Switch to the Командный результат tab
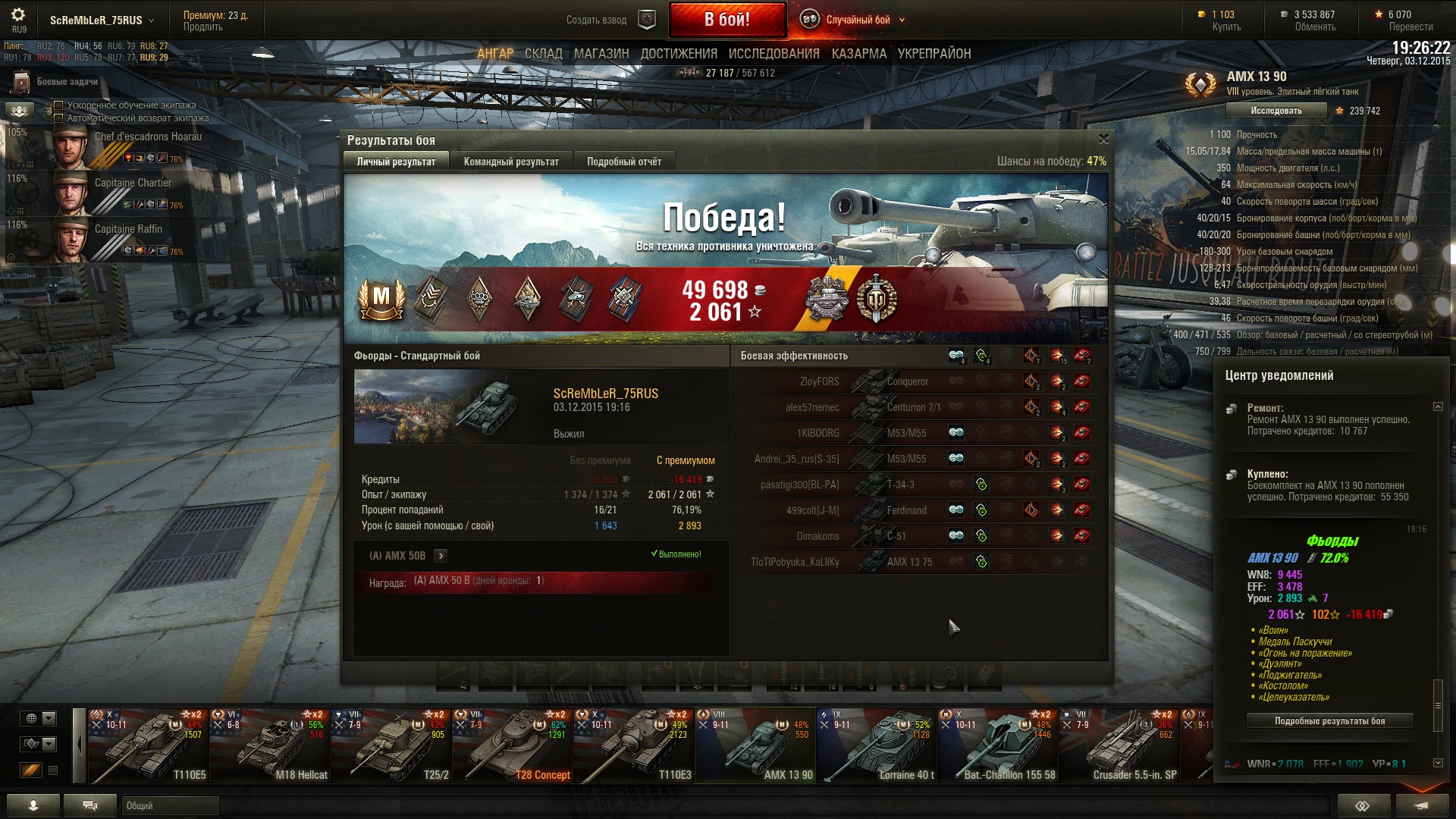 511,162
